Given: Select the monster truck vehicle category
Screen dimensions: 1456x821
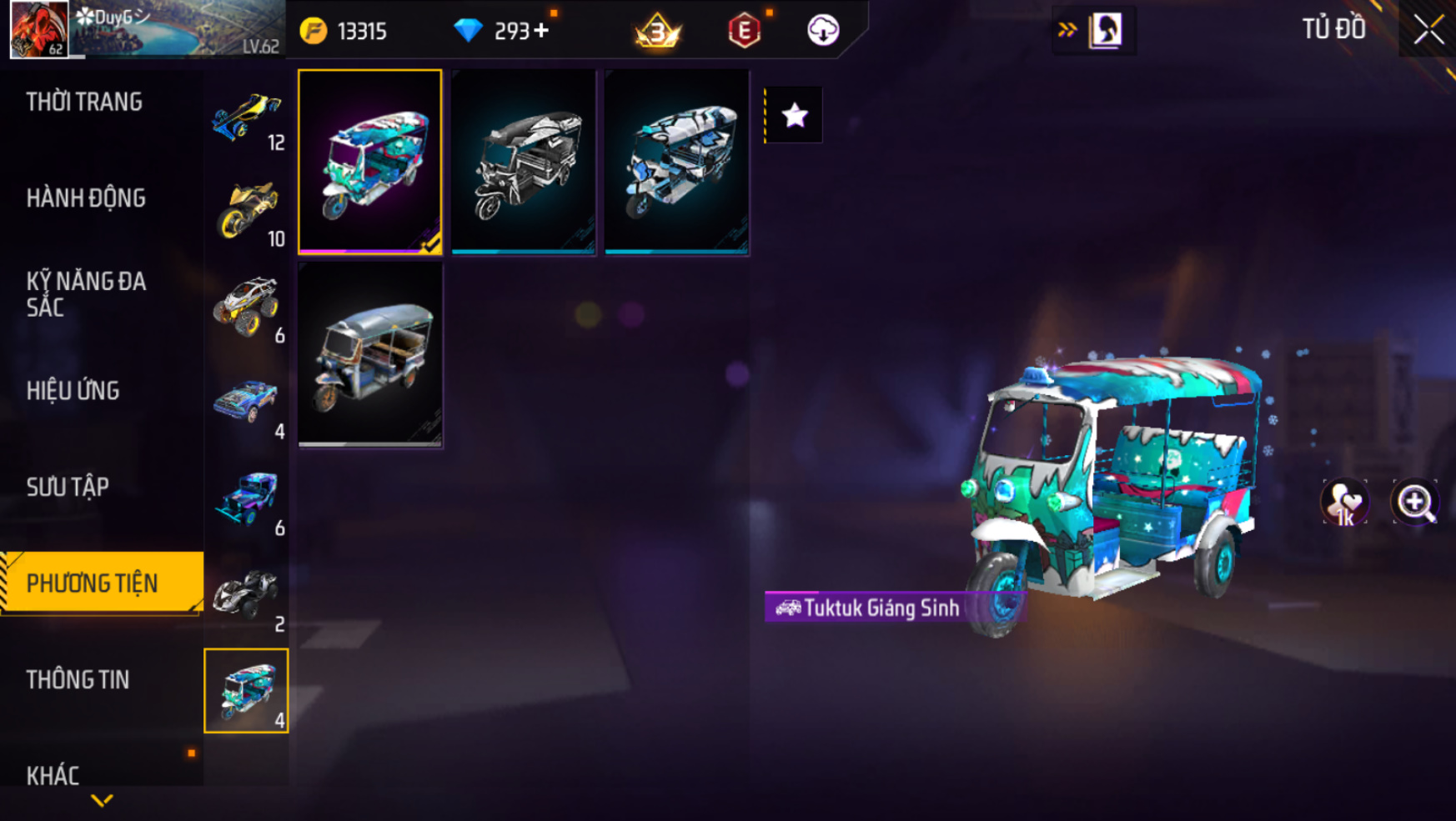Looking at the screenshot, I should pos(248,308).
